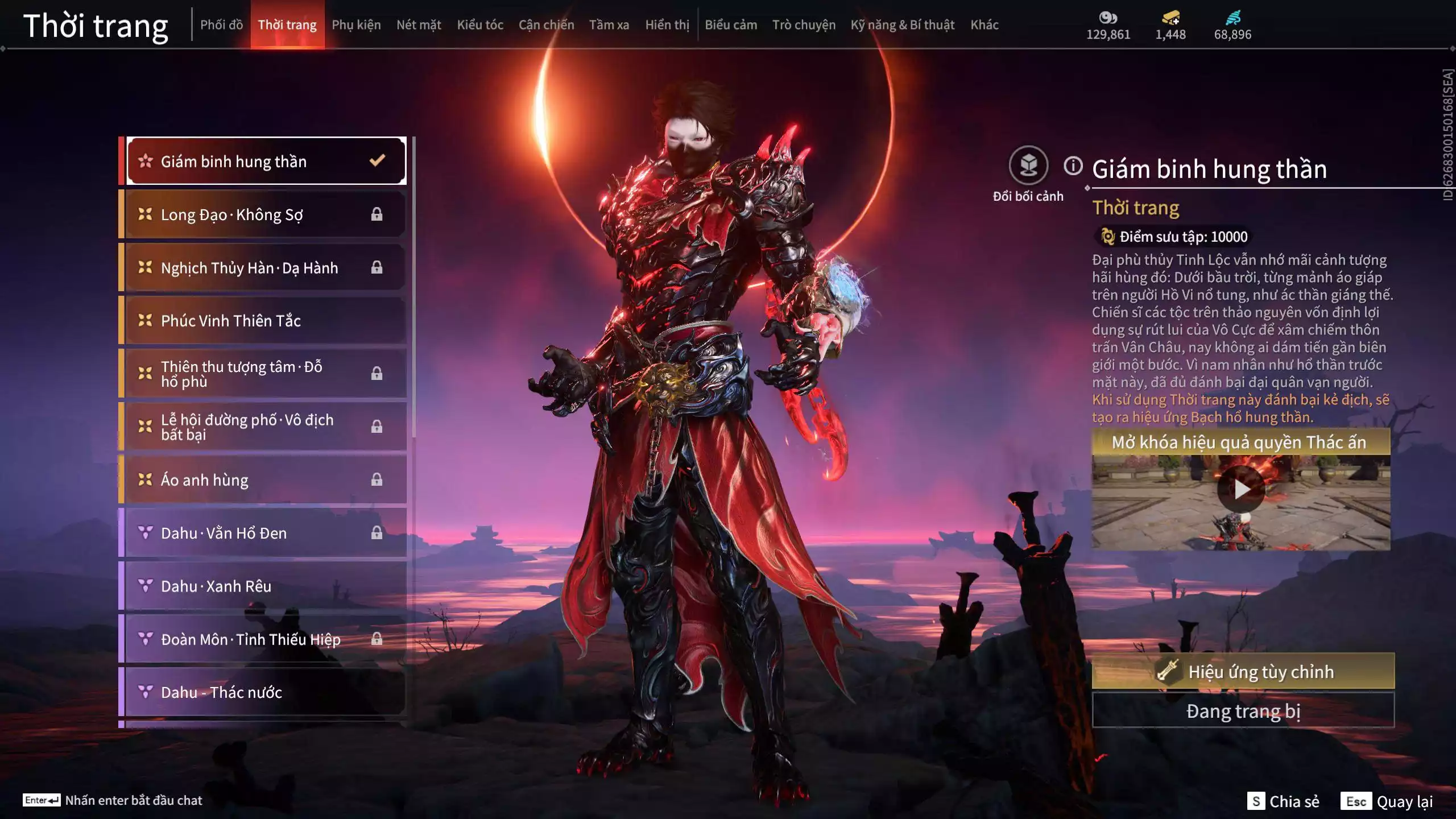
Task: Switch to Kỹ năng & Bí thuật tab
Action: click(902, 25)
